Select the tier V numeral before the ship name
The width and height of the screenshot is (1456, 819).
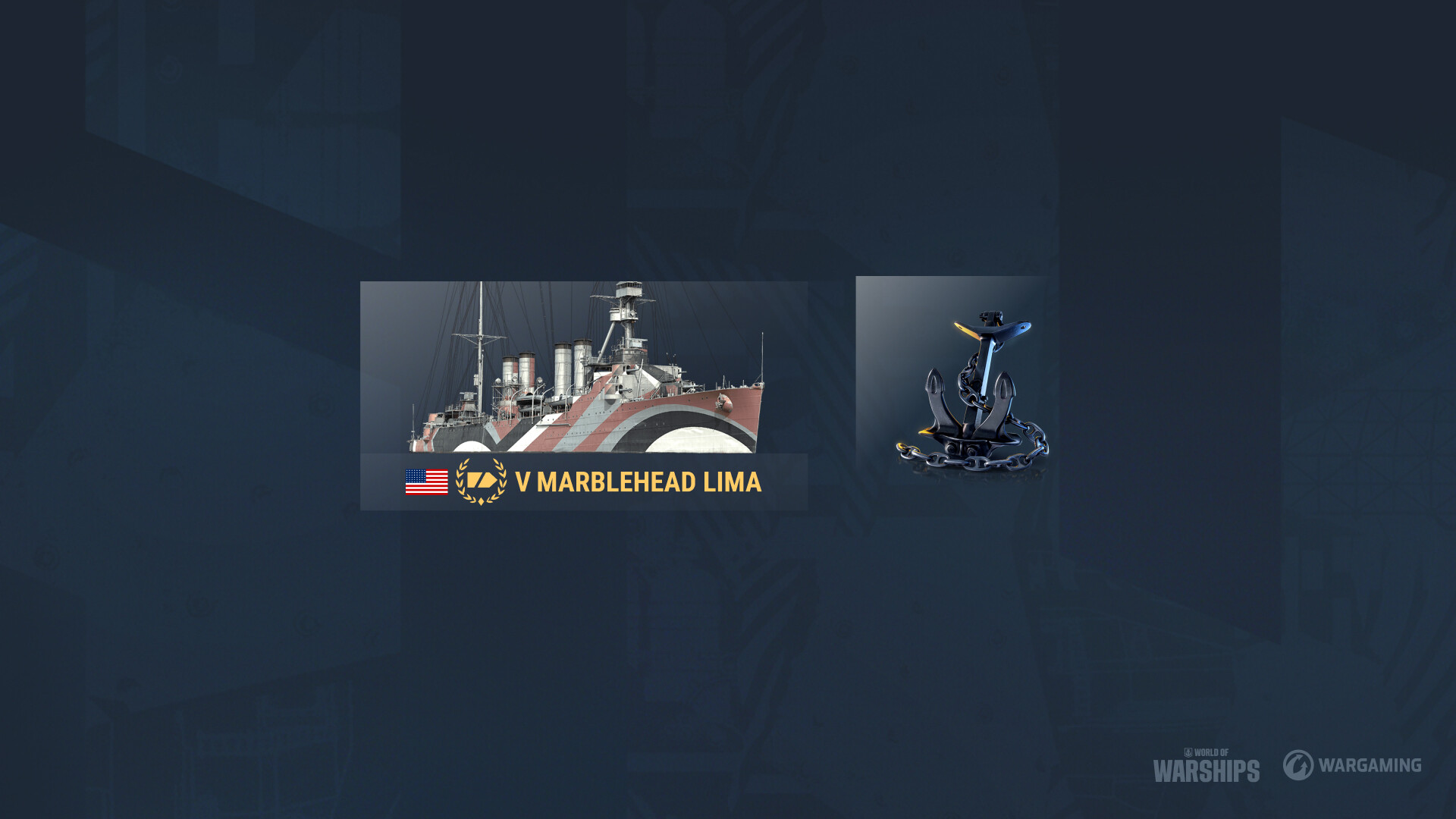[x=524, y=479]
